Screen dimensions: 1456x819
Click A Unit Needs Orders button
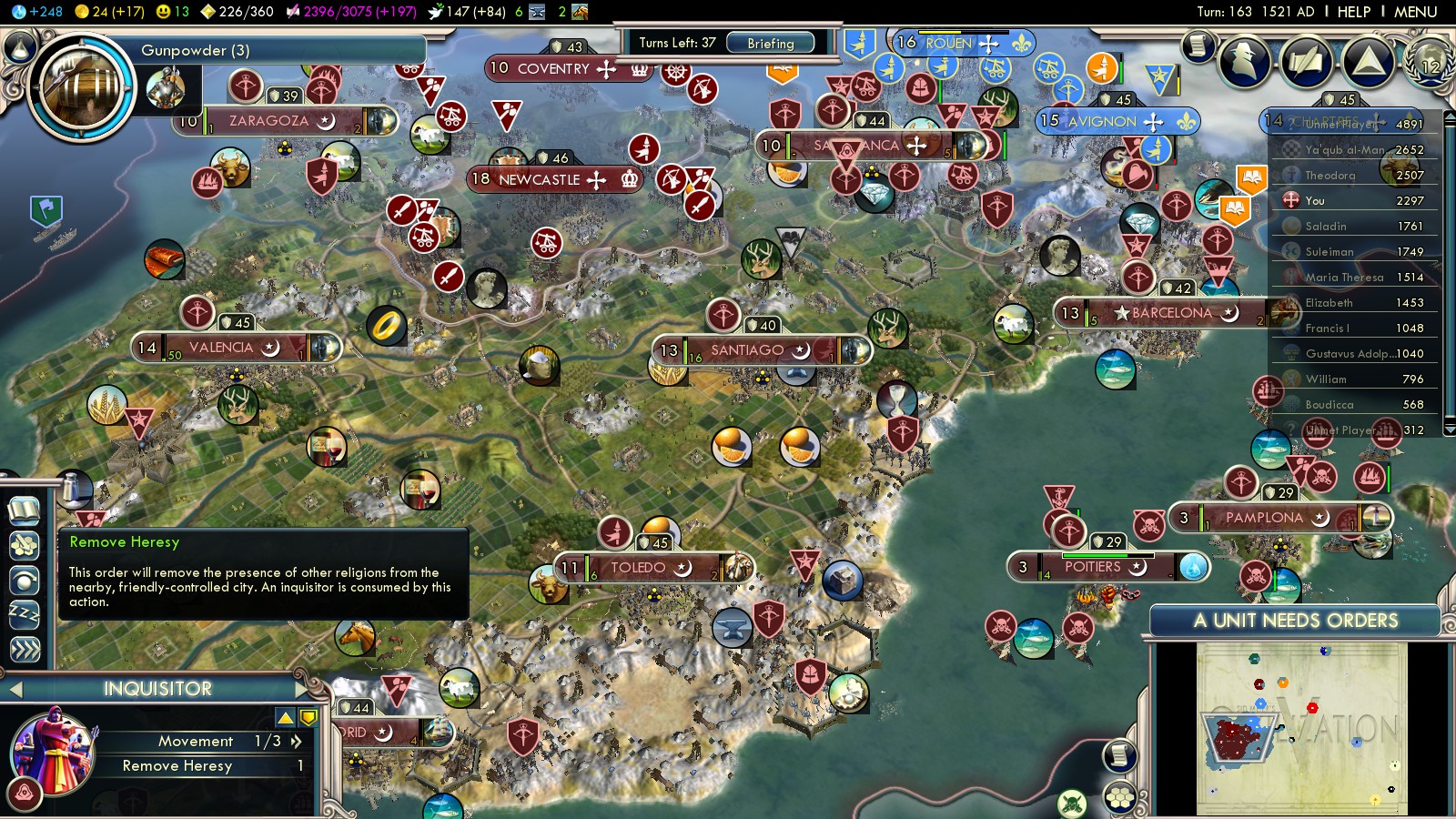tap(1295, 621)
